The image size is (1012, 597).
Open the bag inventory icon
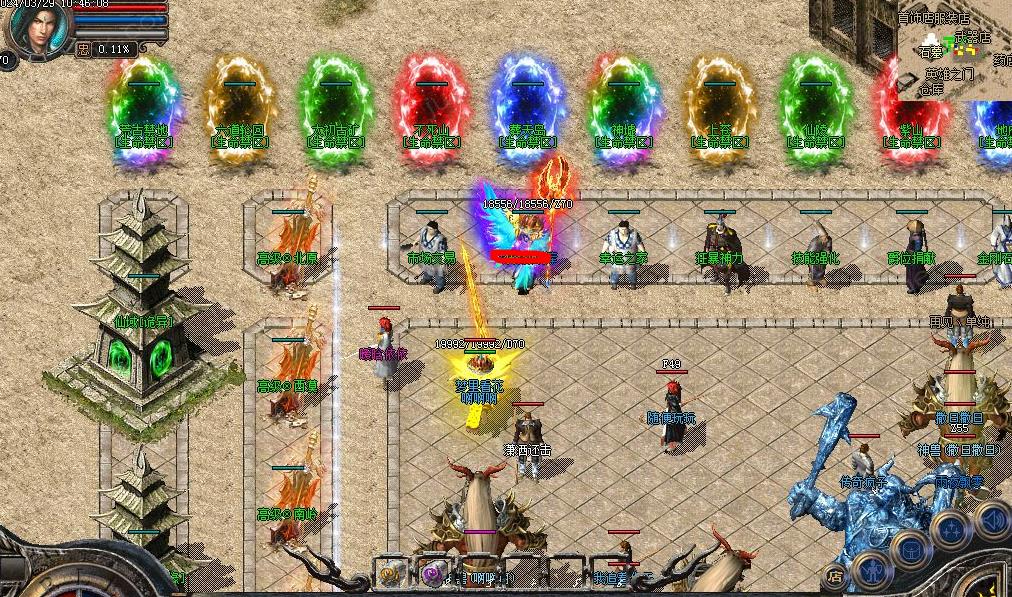[912, 549]
